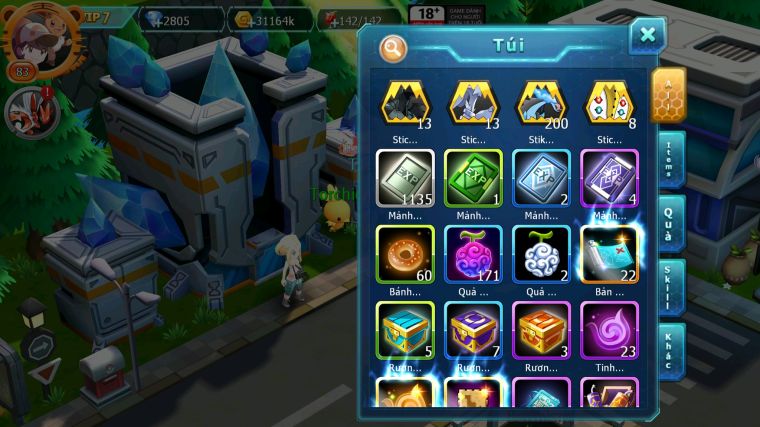This screenshot has width=760, height=427.
Task: Click the red creature icon with alert badge
Action: click(x=27, y=110)
